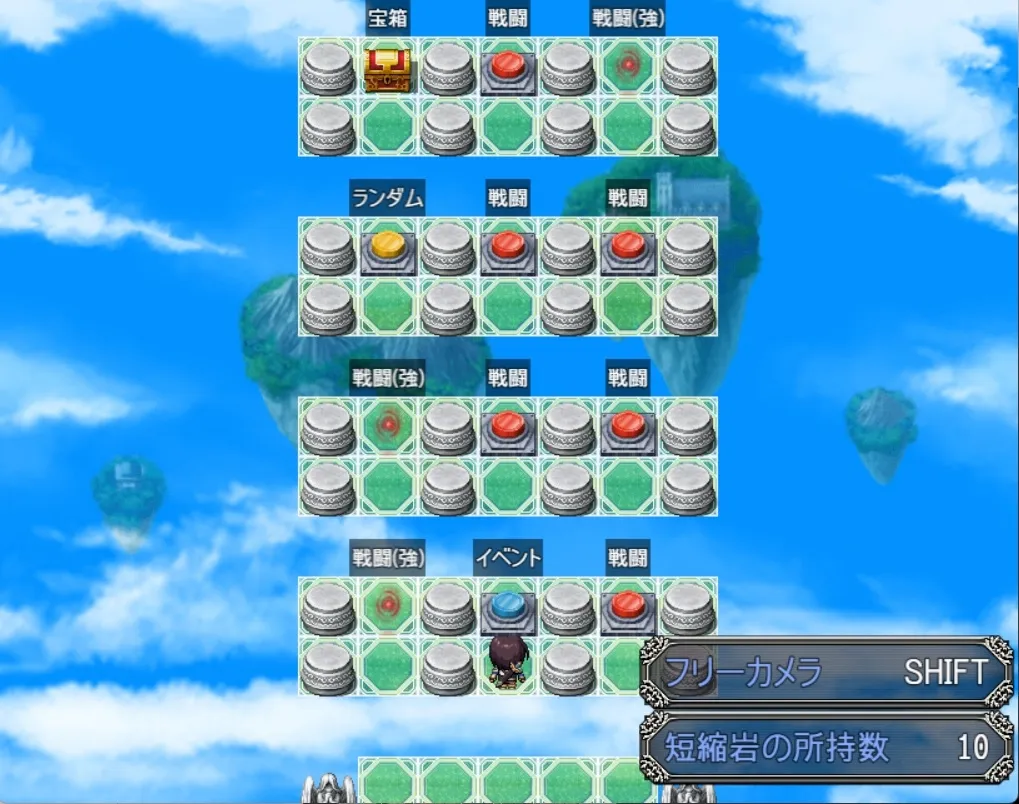Select the 宝箱 treasure chest tile
The height and width of the screenshot is (804, 1019).
(387, 69)
